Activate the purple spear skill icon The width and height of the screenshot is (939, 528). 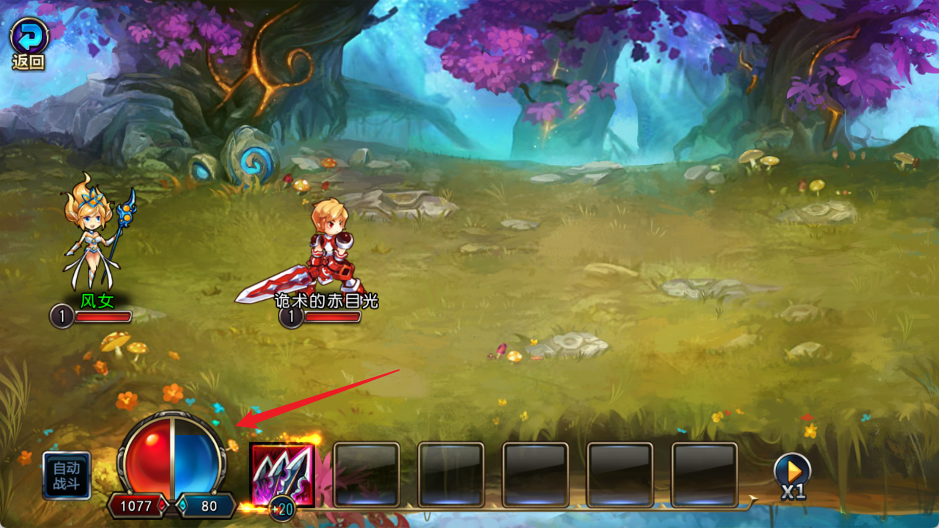[282, 474]
